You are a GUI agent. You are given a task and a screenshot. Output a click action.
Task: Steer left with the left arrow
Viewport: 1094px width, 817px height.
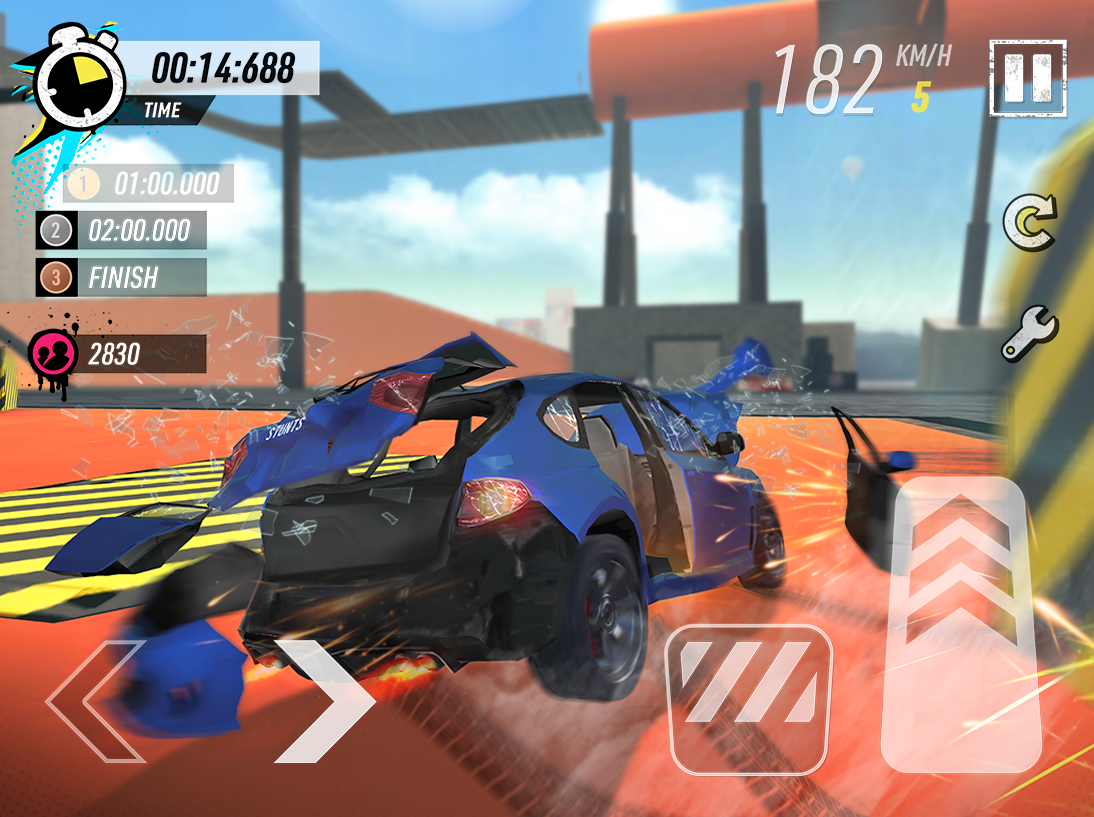[96, 701]
